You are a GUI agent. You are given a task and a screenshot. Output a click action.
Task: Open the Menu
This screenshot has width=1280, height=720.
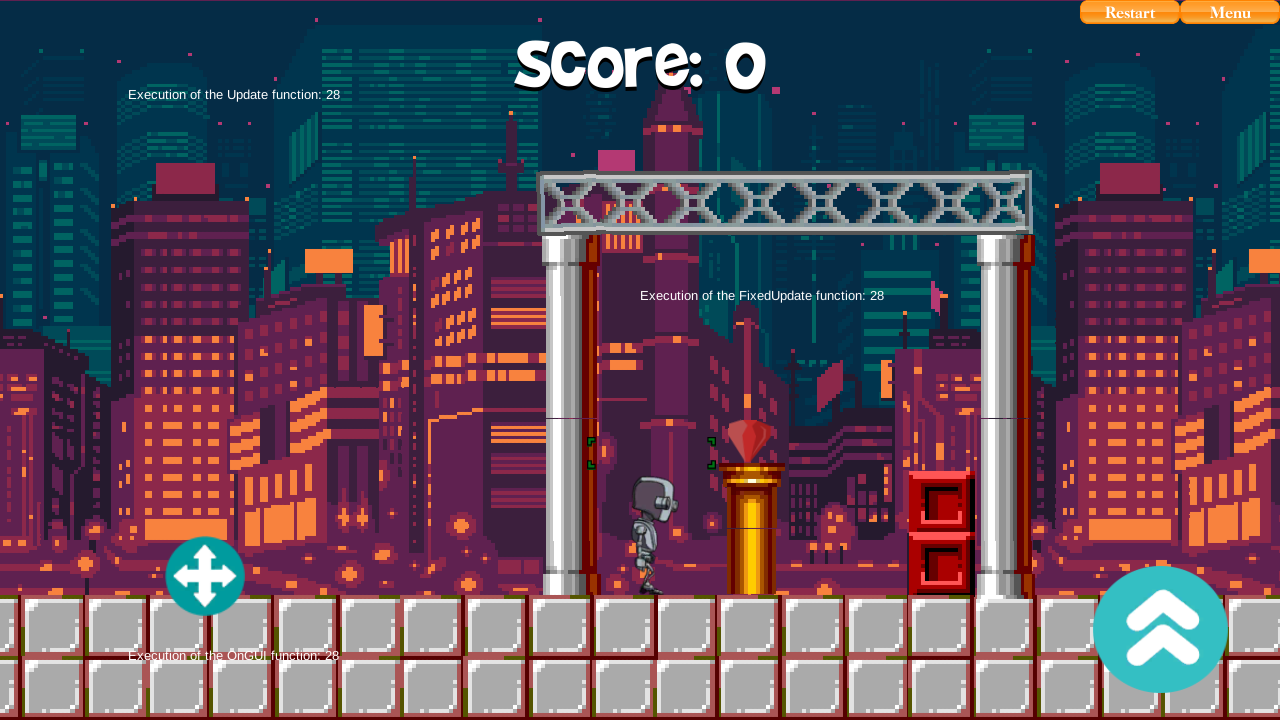point(1230,12)
